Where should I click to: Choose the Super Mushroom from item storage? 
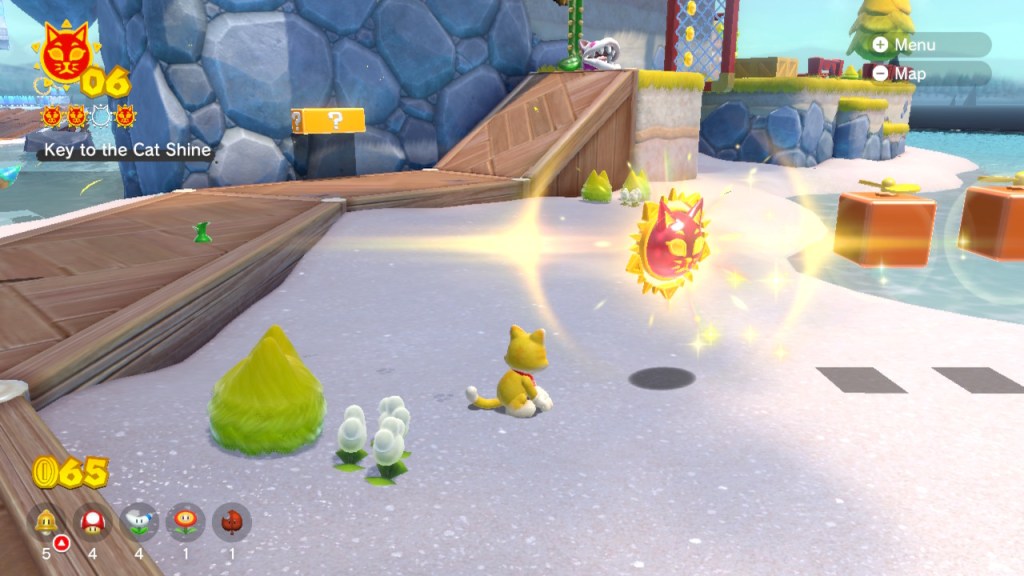(x=93, y=521)
